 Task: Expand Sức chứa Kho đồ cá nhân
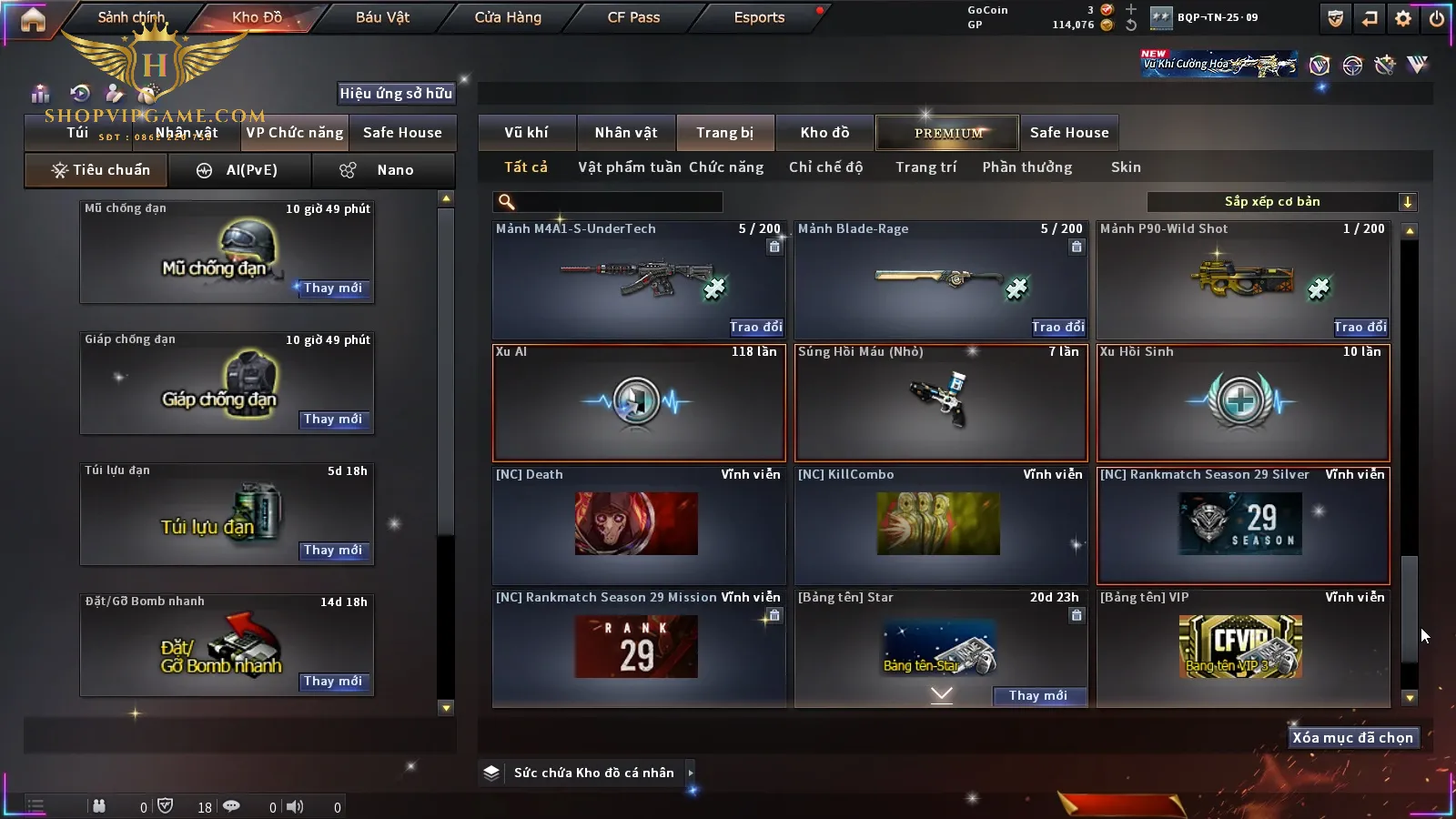pos(691,773)
